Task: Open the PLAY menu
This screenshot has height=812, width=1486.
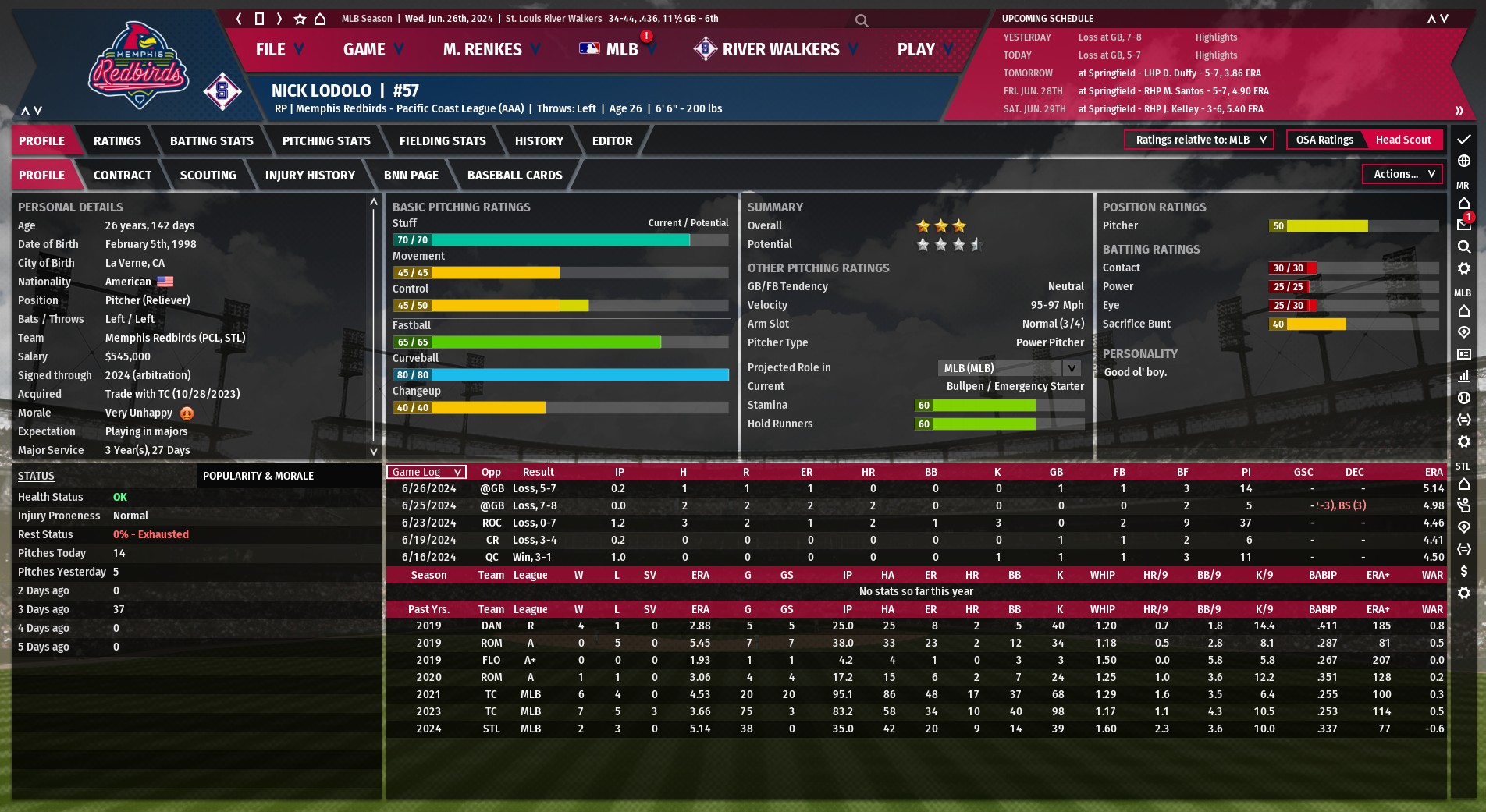Action: coord(924,49)
